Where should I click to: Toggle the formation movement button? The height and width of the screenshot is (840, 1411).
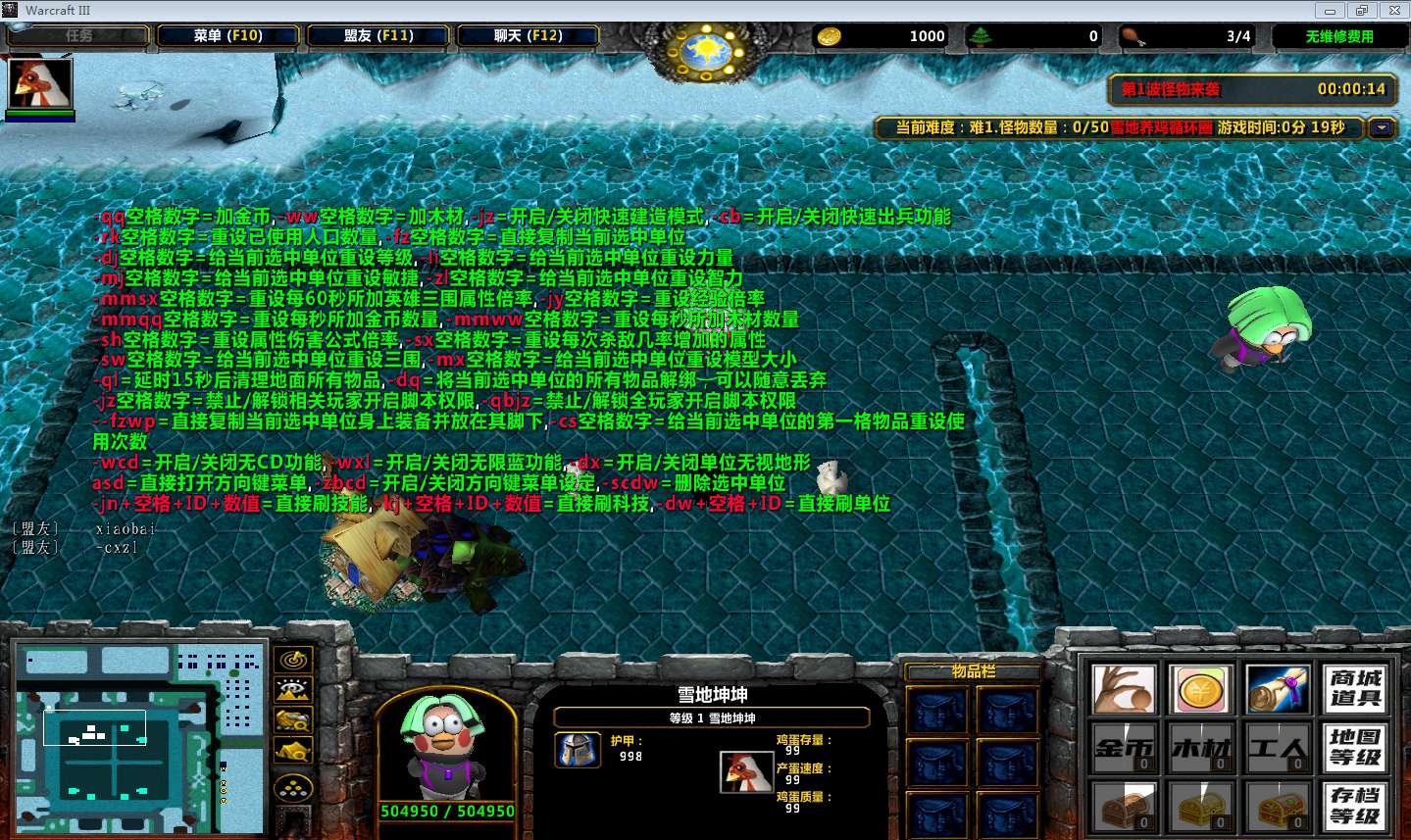(293, 788)
